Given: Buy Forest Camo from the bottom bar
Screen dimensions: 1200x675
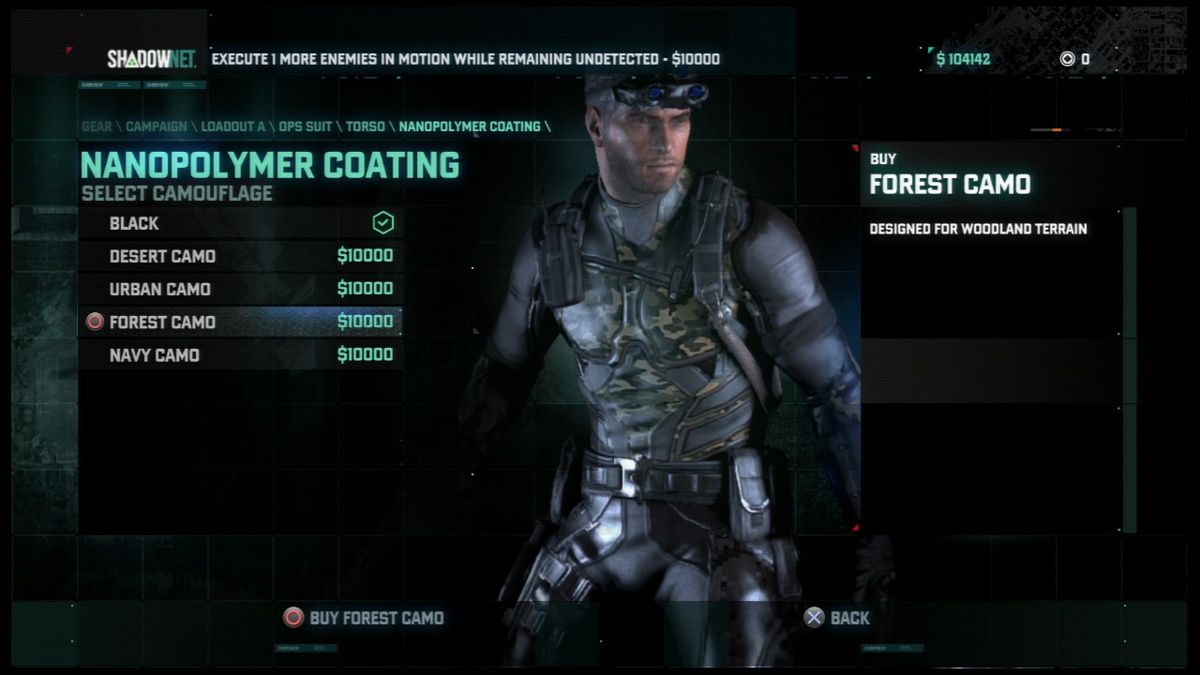Looking at the screenshot, I should (x=363, y=618).
